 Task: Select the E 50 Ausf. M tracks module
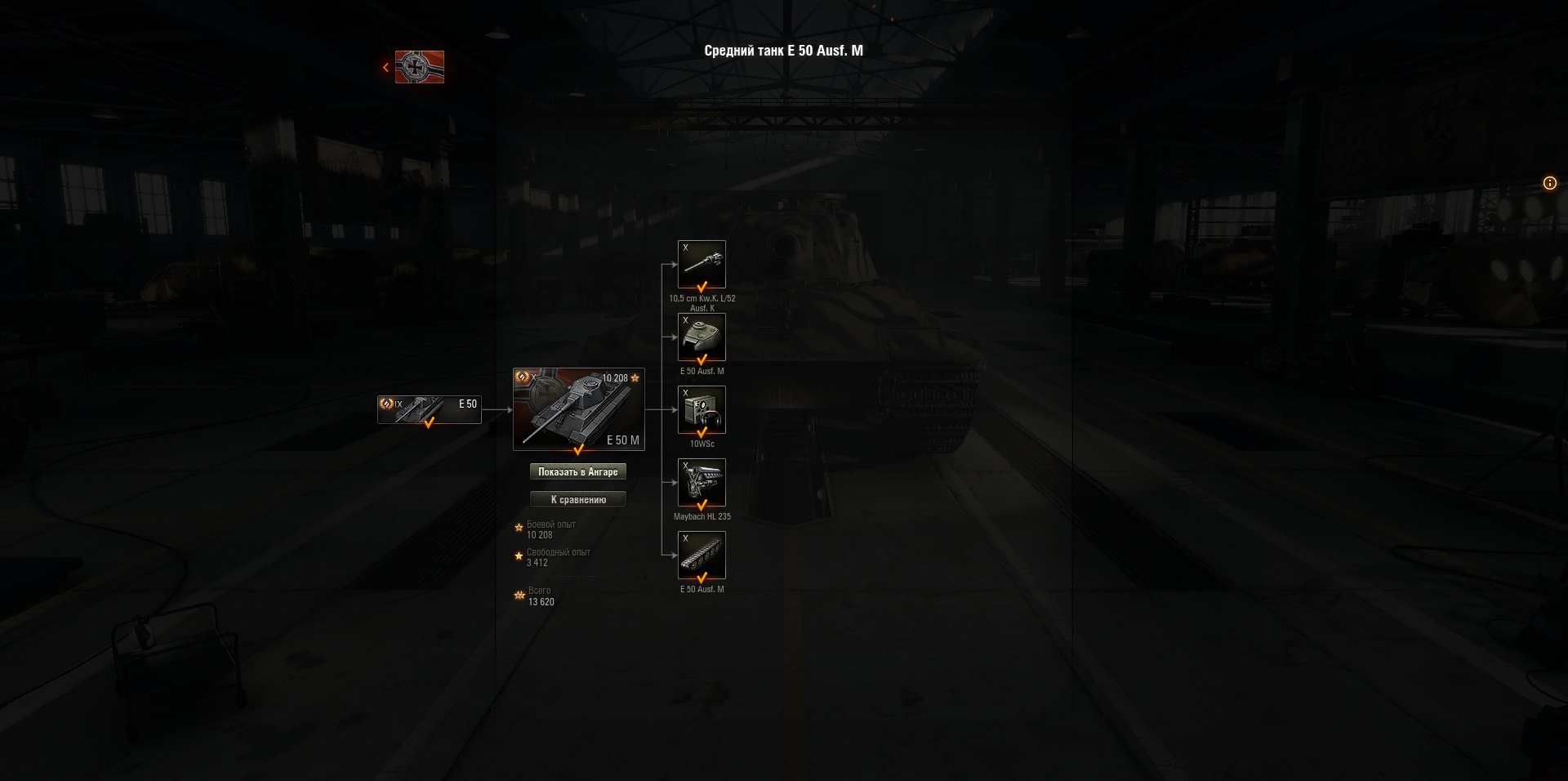click(702, 554)
